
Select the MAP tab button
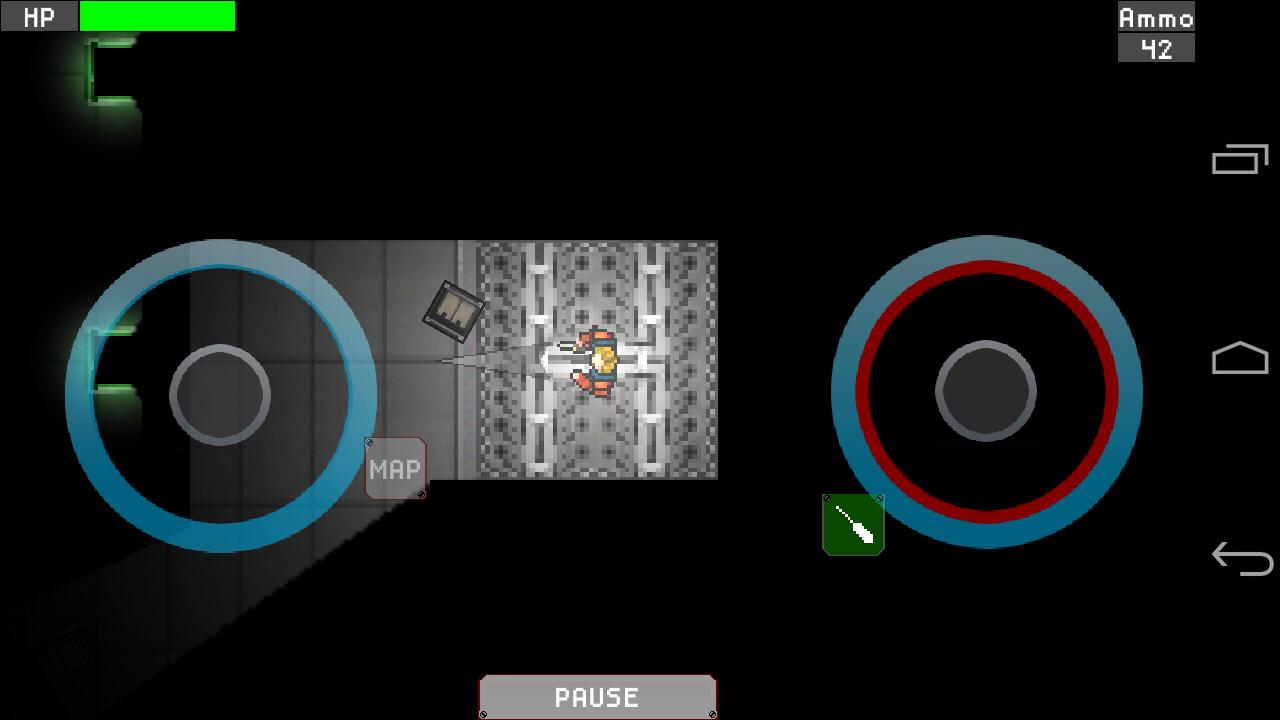pos(394,468)
